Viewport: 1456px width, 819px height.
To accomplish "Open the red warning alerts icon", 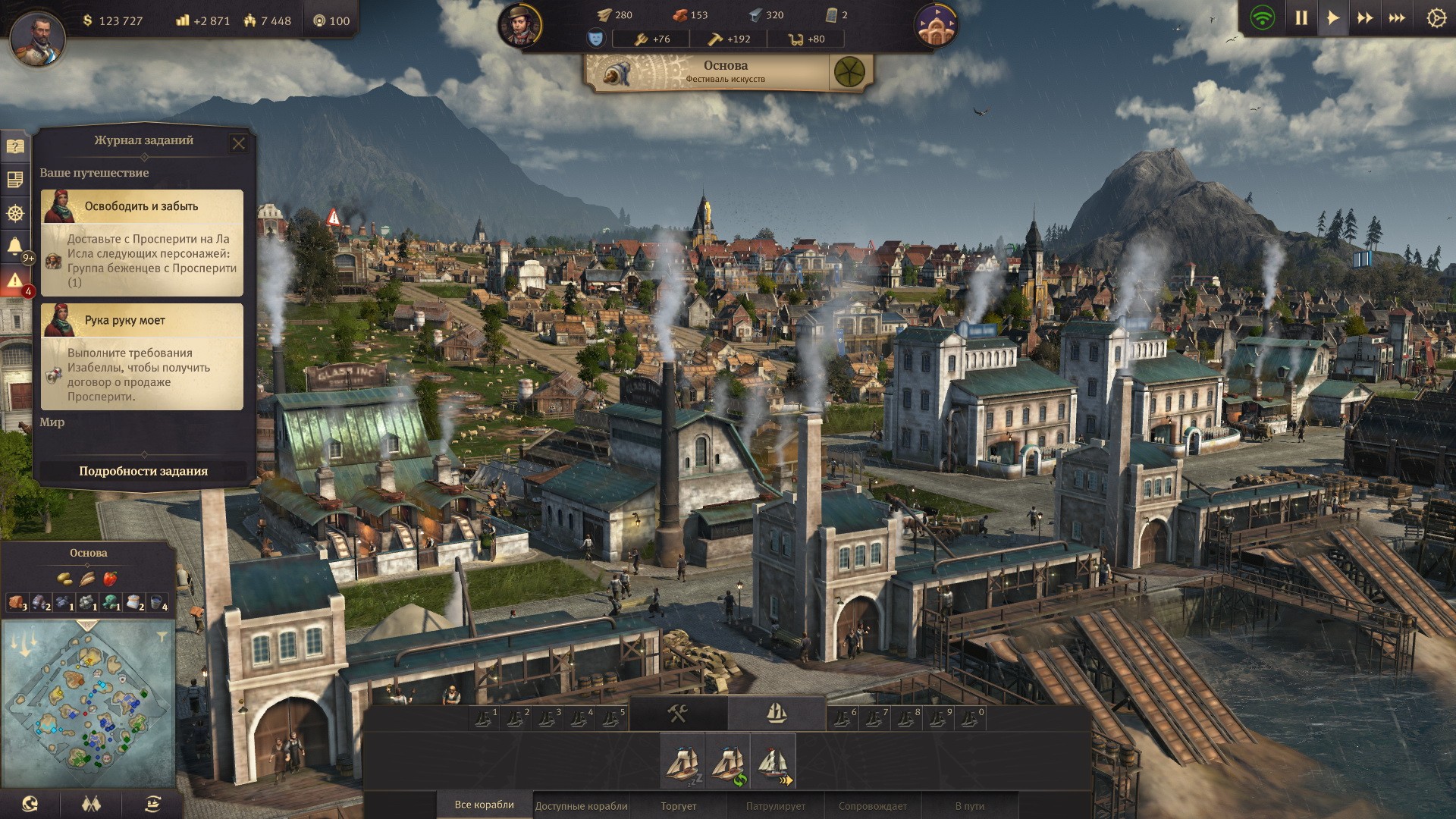I will [14, 281].
